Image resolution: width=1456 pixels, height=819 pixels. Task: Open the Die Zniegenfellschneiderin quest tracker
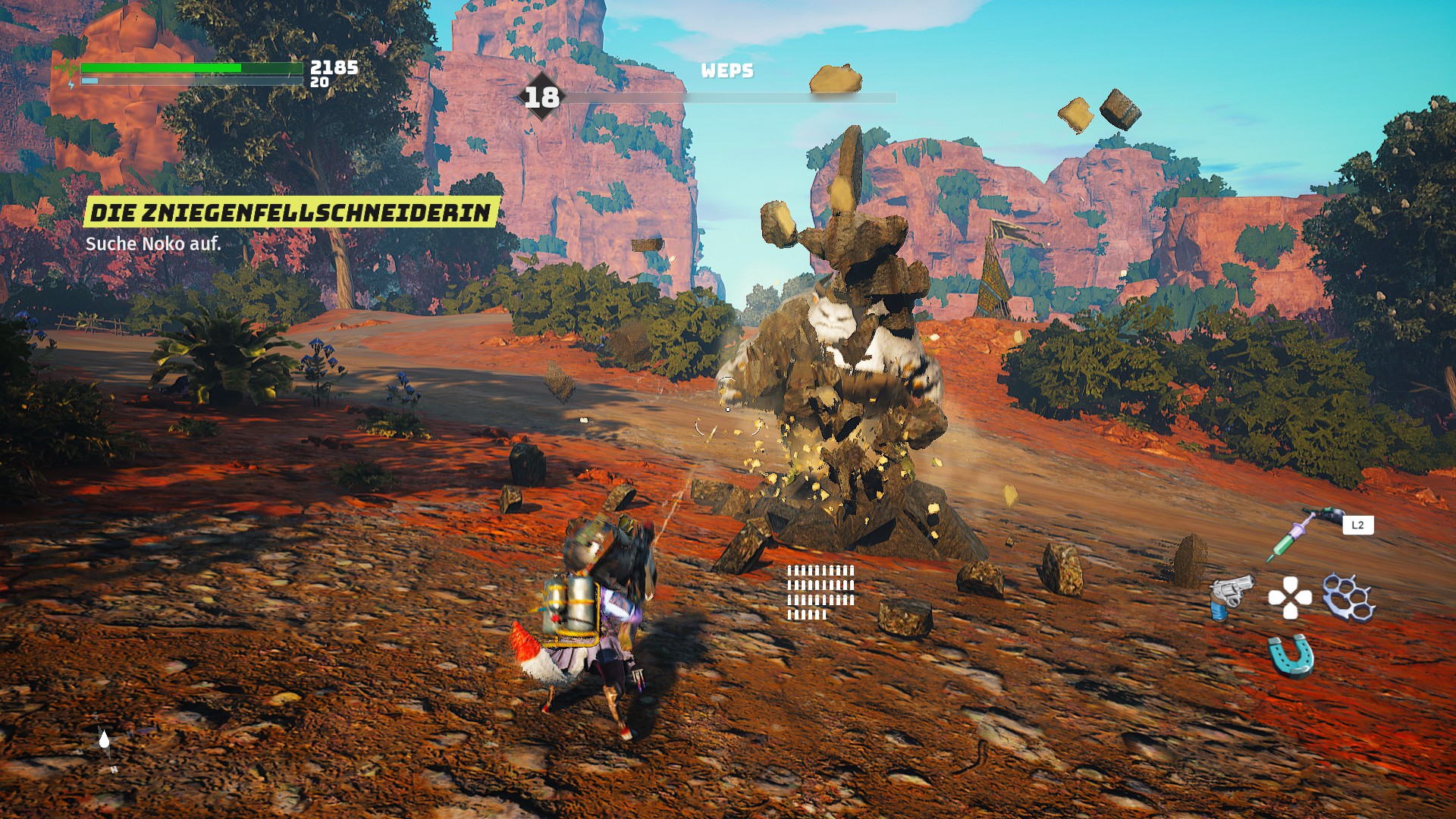291,213
